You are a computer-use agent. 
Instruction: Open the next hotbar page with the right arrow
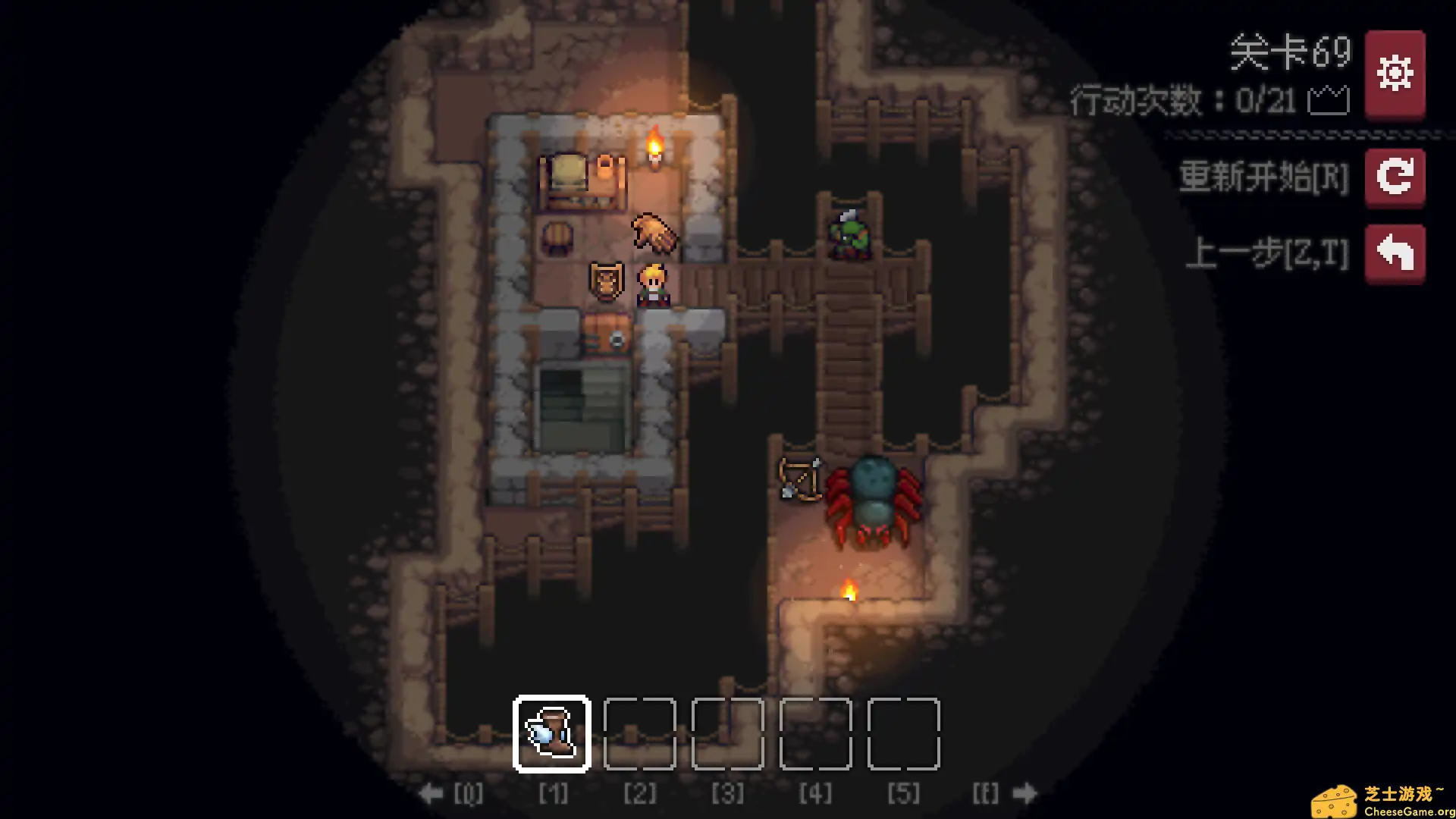pyautogui.click(x=1025, y=793)
